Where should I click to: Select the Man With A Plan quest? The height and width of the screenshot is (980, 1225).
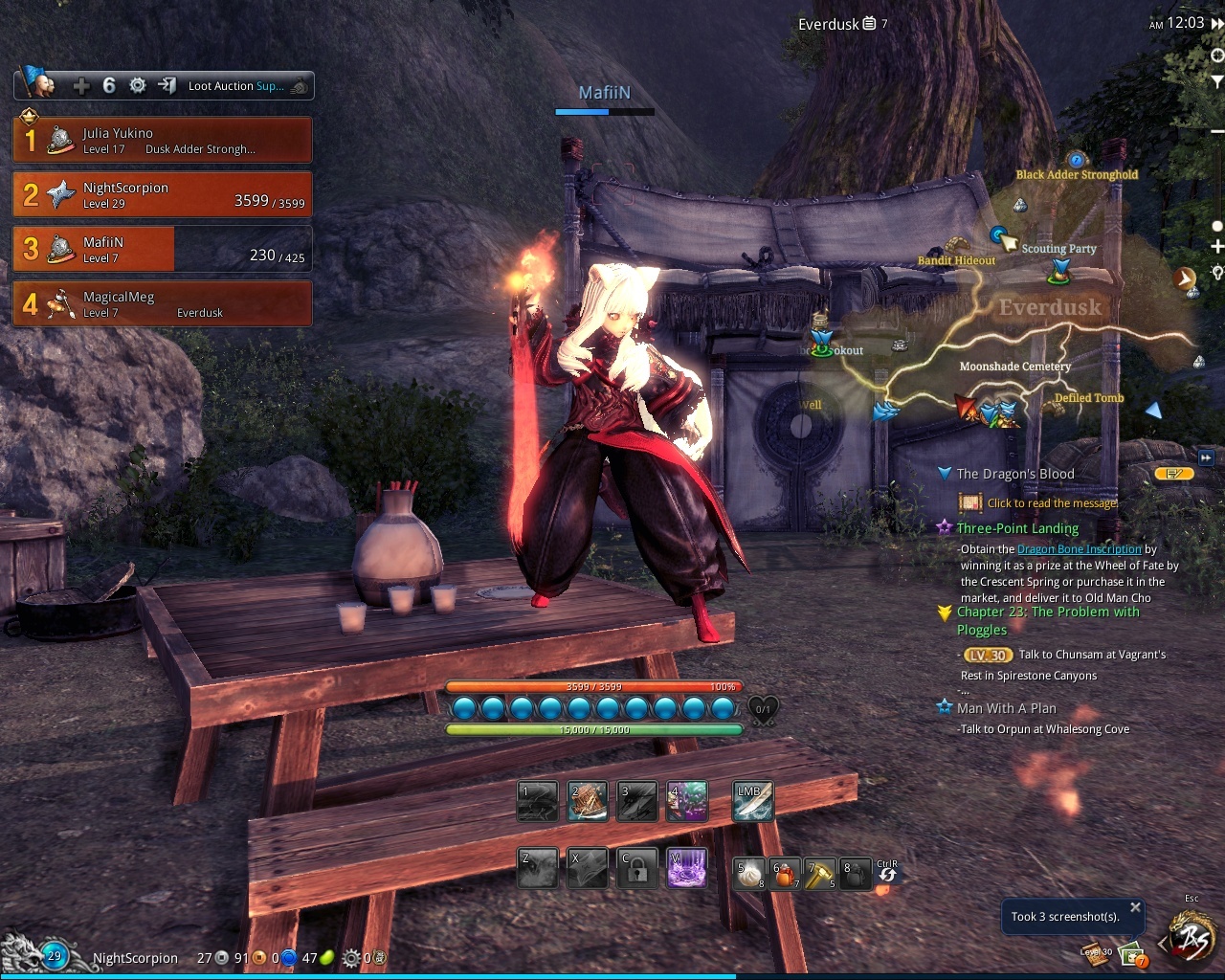point(1006,708)
